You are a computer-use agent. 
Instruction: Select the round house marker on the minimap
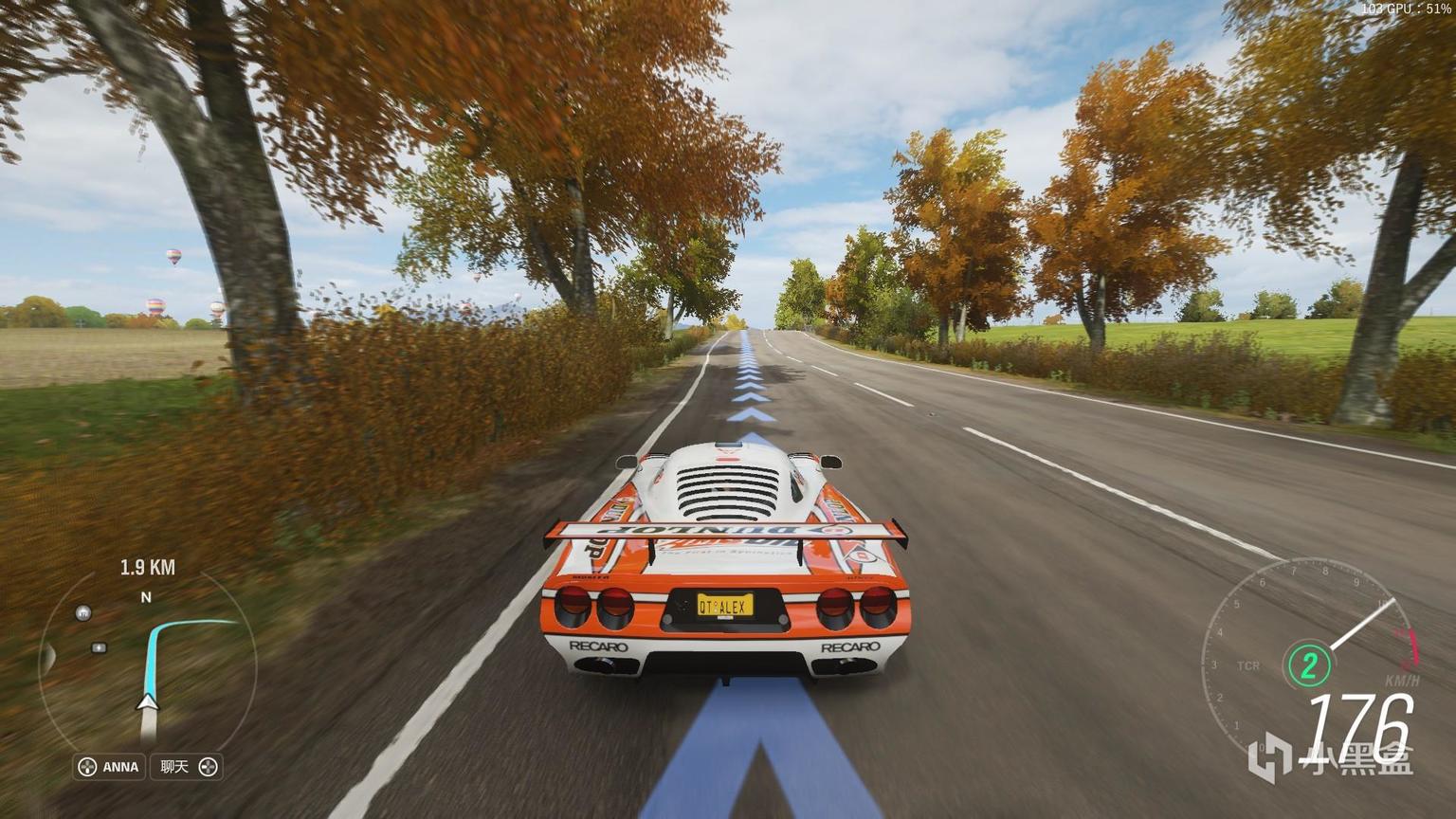tap(83, 612)
